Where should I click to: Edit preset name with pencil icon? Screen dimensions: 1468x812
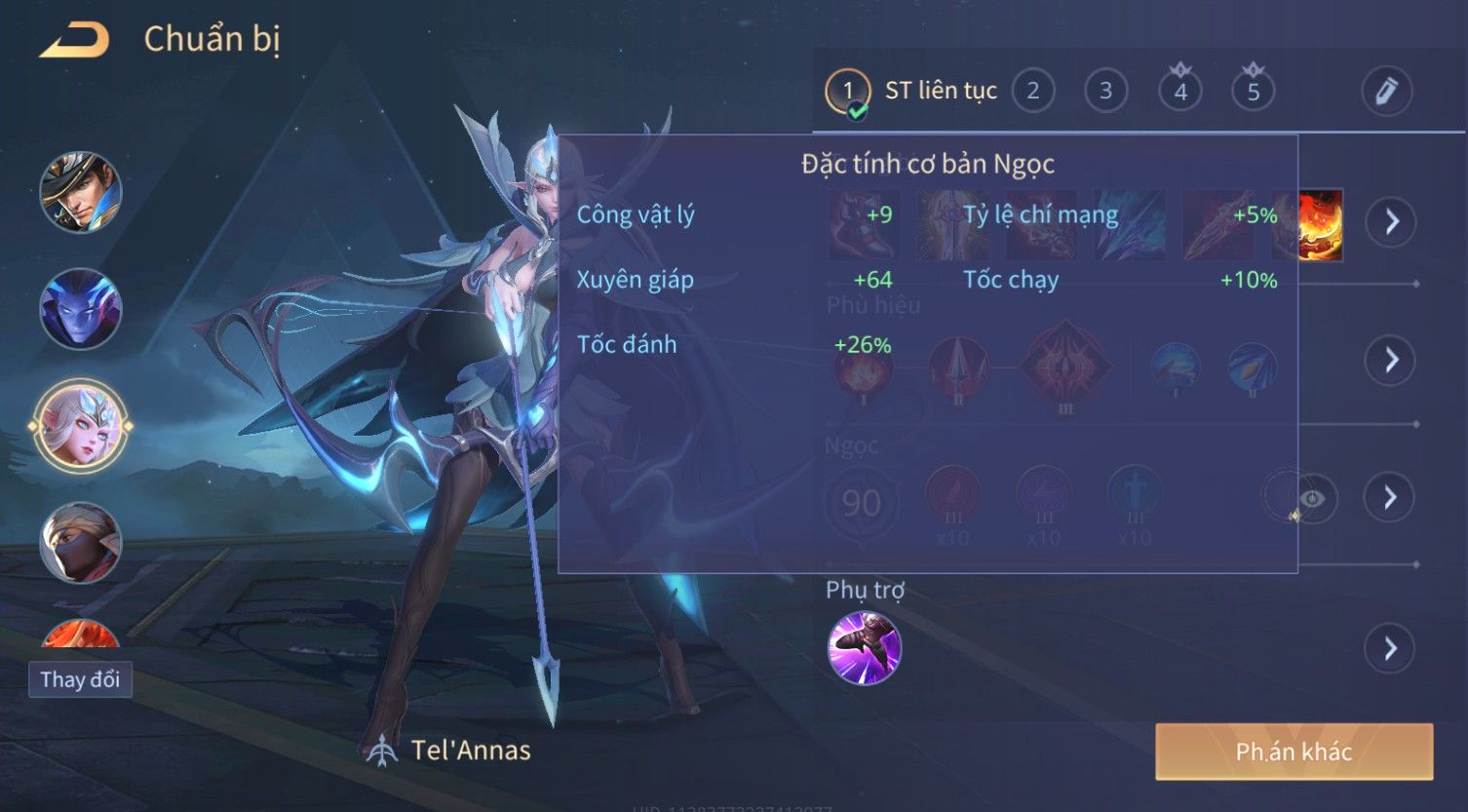coord(1386,92)
